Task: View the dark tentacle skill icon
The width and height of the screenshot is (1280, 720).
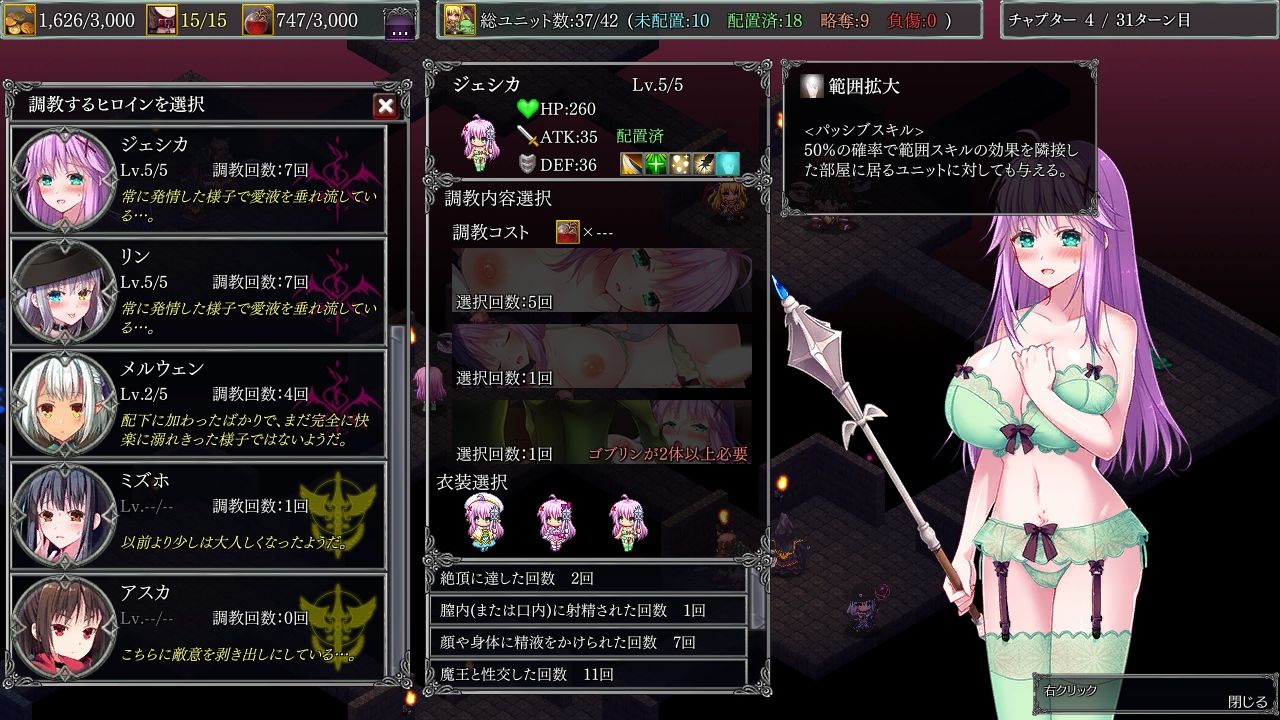Action: (704, 163)
